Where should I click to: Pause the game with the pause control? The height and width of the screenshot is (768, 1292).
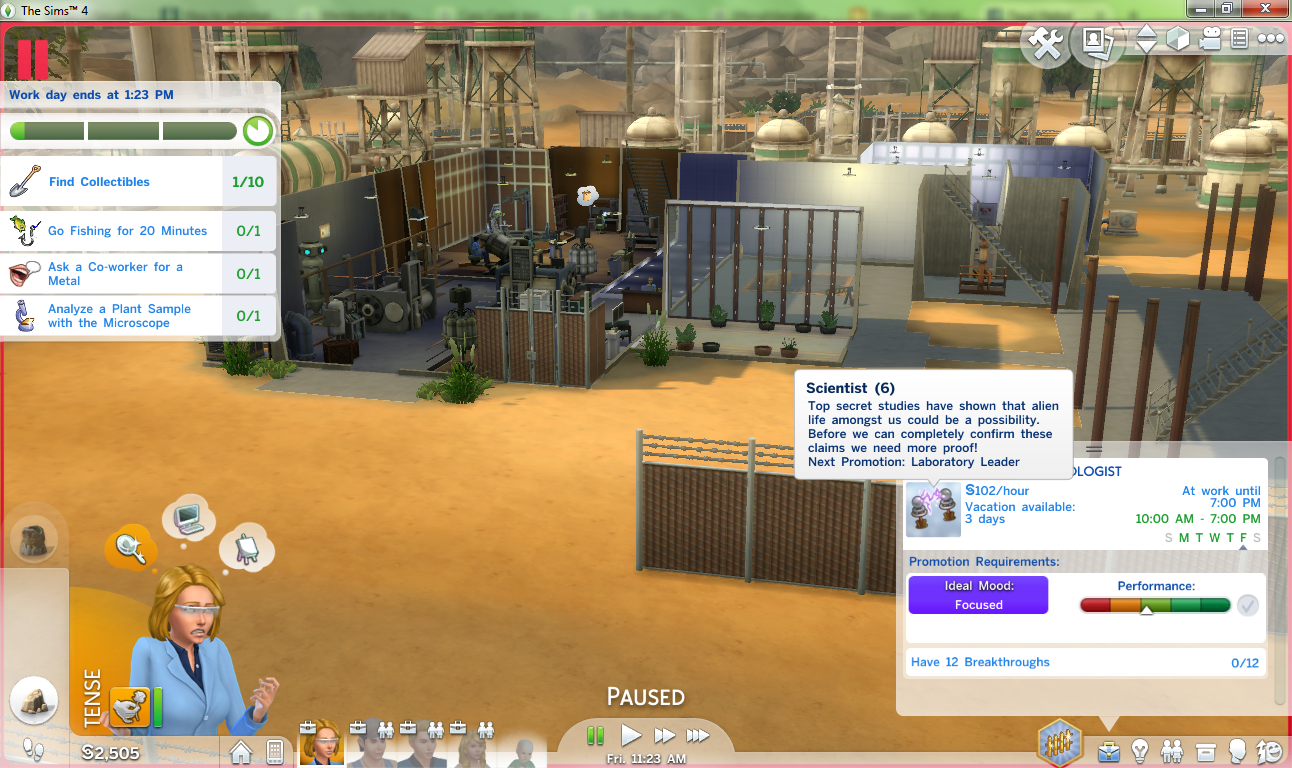(x=595, y=735)
